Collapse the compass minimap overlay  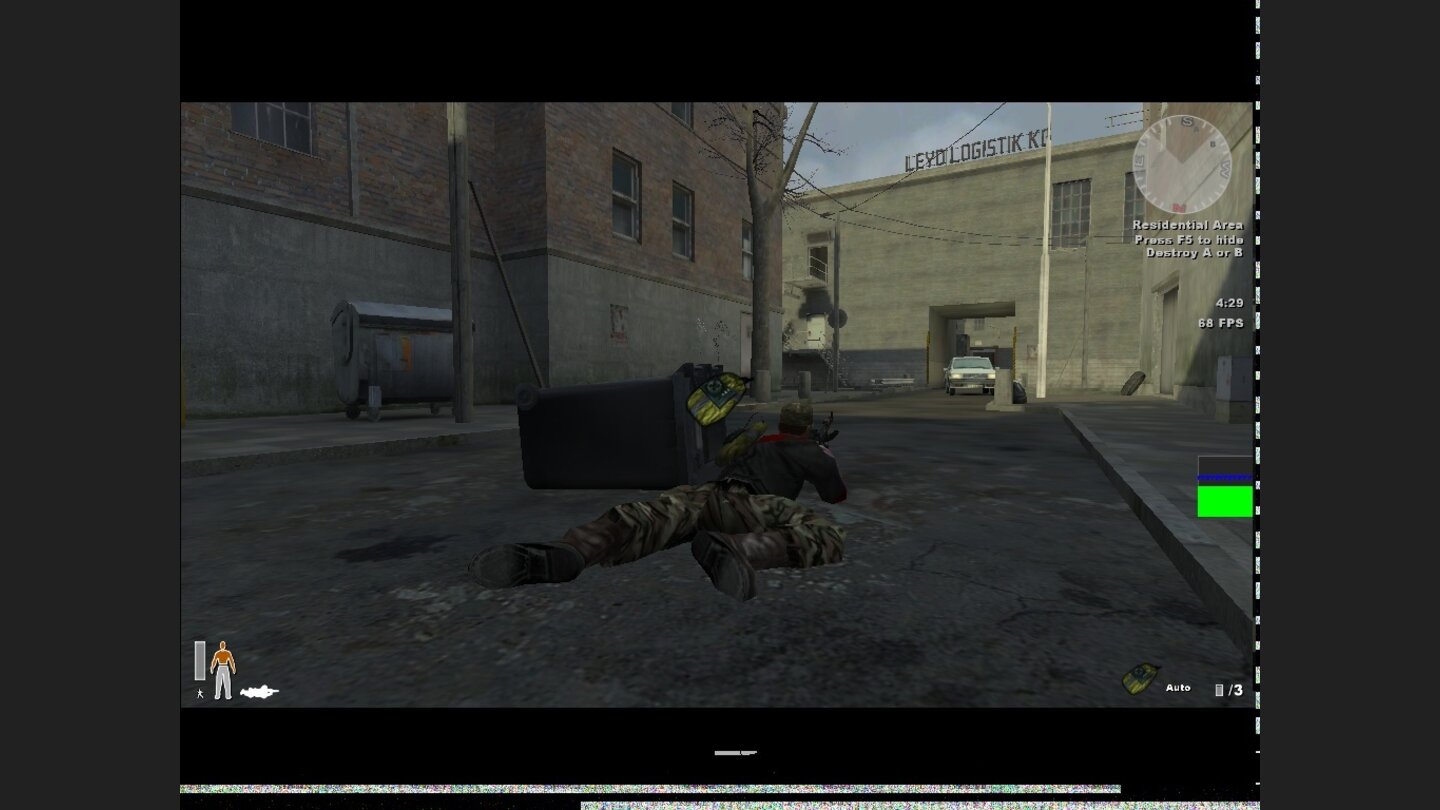pyautogui.click(x=1180, y=165)
